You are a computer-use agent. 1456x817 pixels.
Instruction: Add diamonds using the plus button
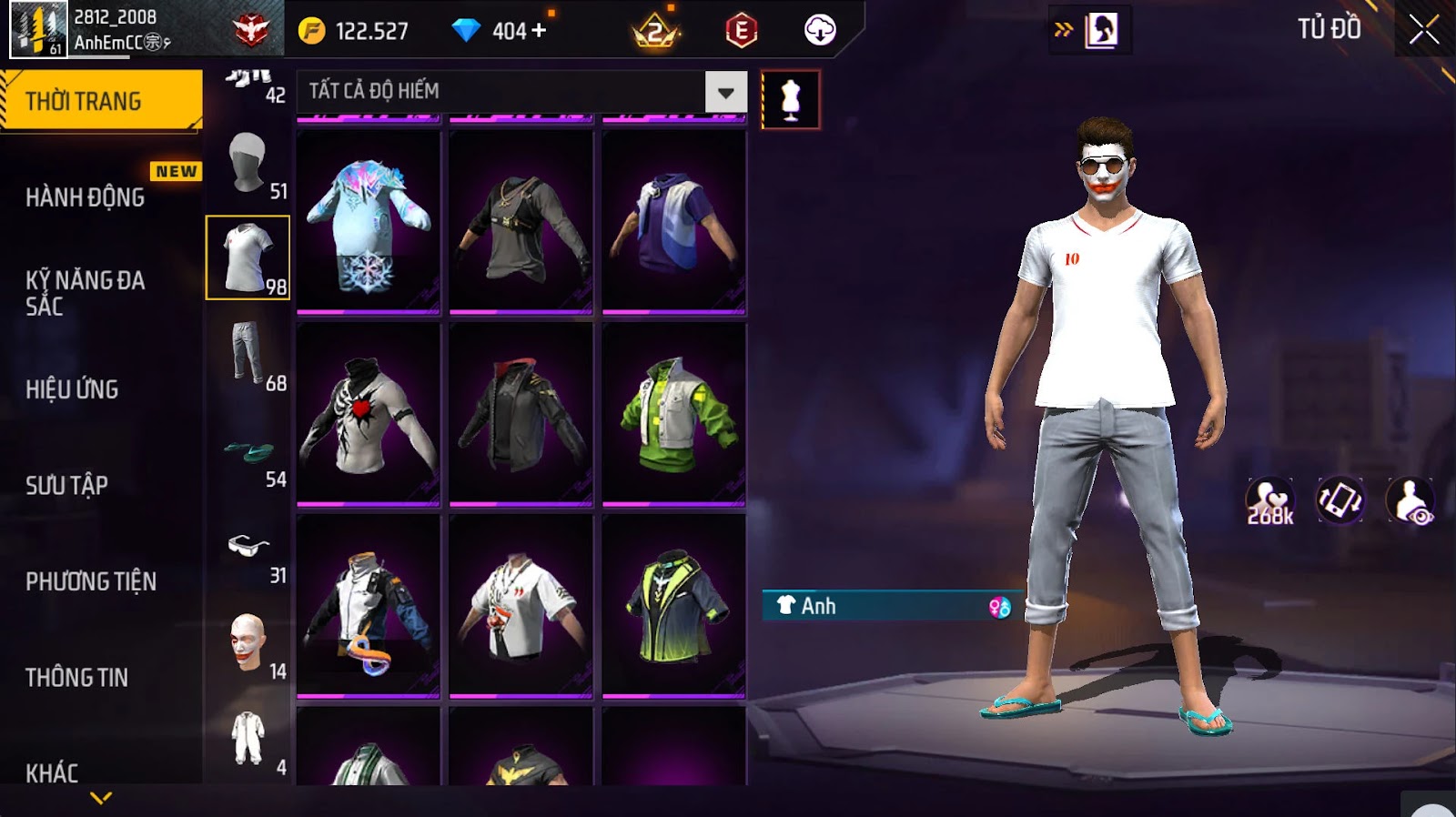coord(539,31)
